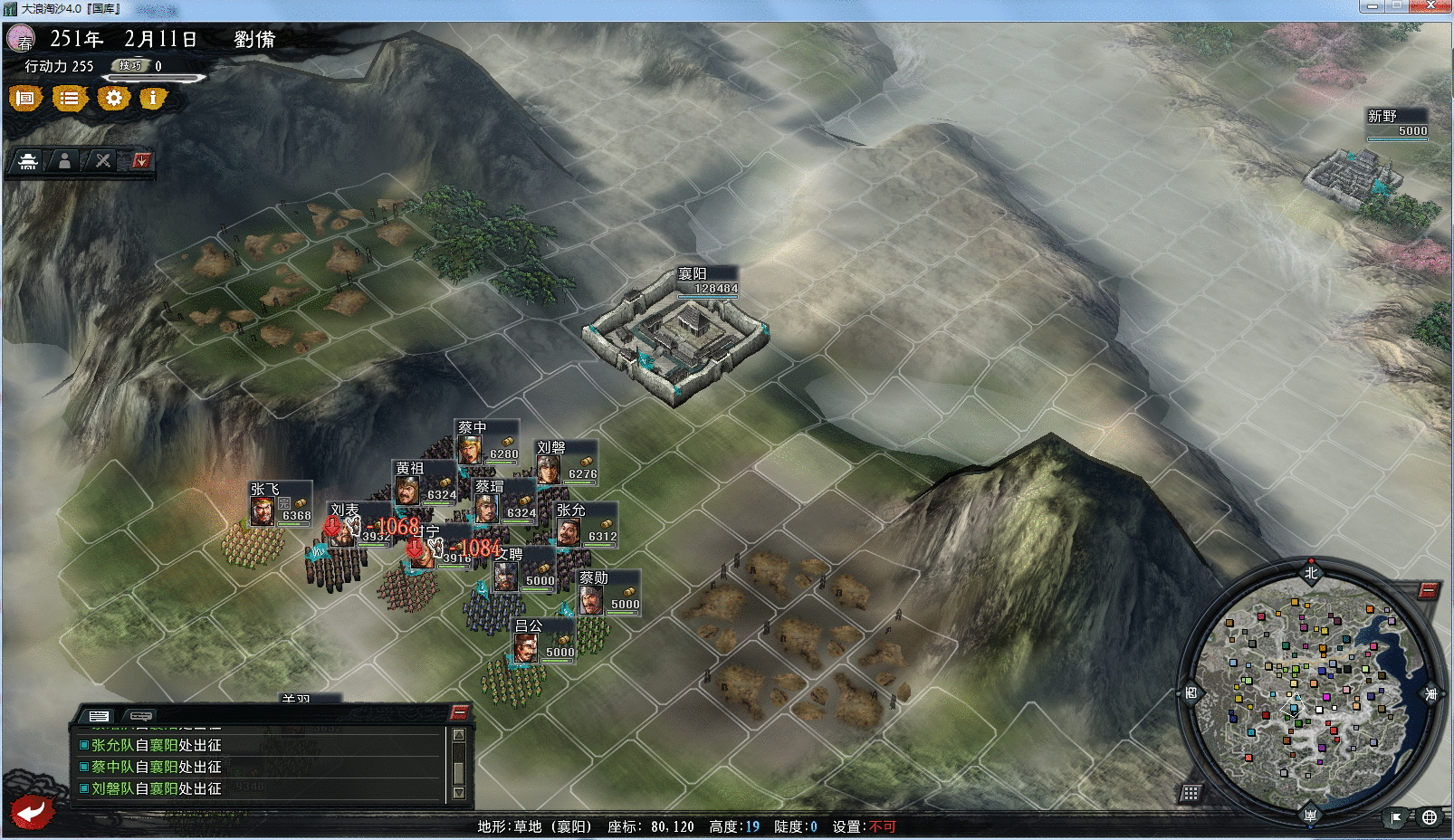Click the log scrollbar down arrow
This screenshot has width=1454, height=840.
coord(459,793)
